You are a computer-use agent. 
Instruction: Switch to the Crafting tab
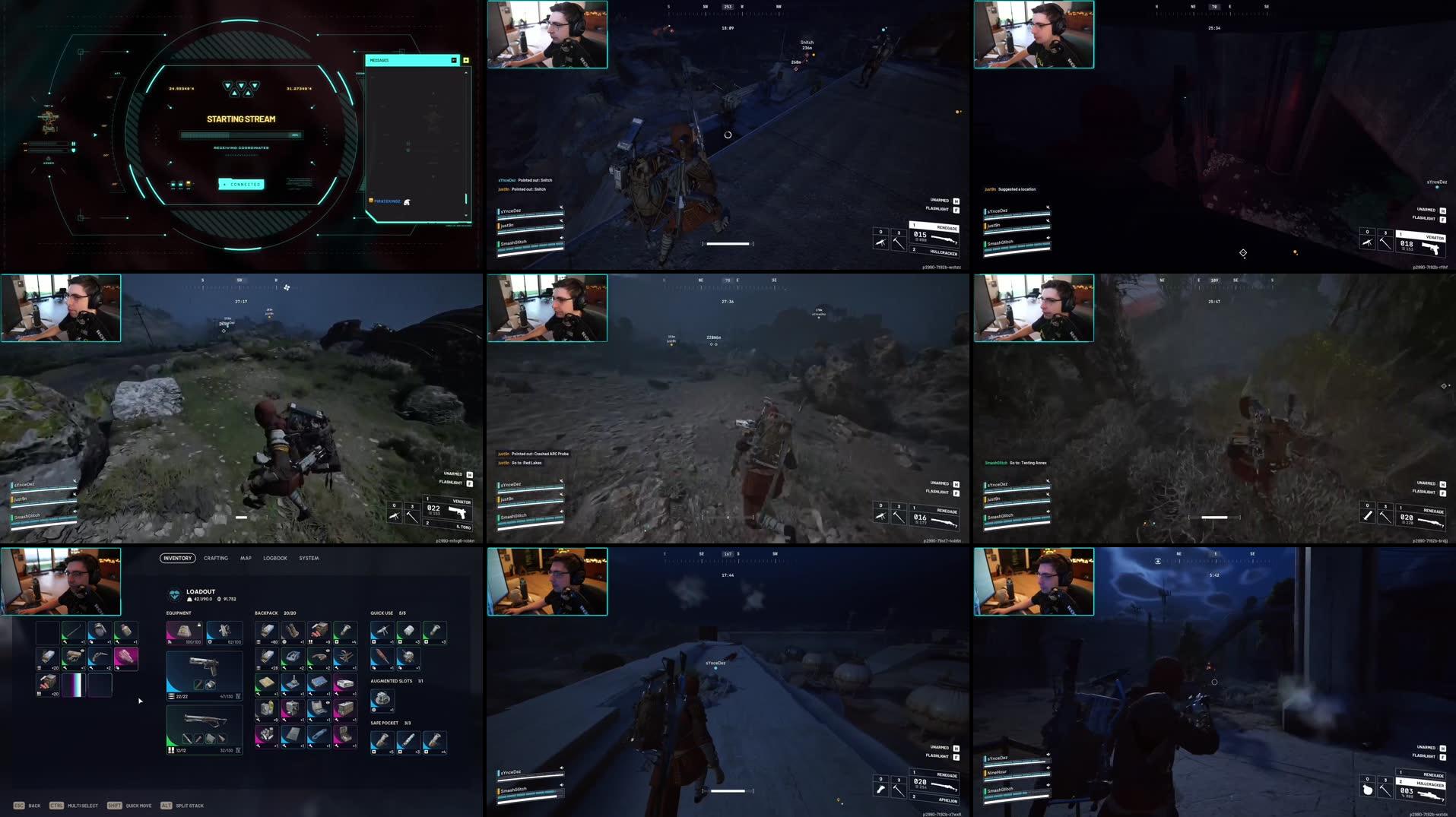tap(216, 559)
